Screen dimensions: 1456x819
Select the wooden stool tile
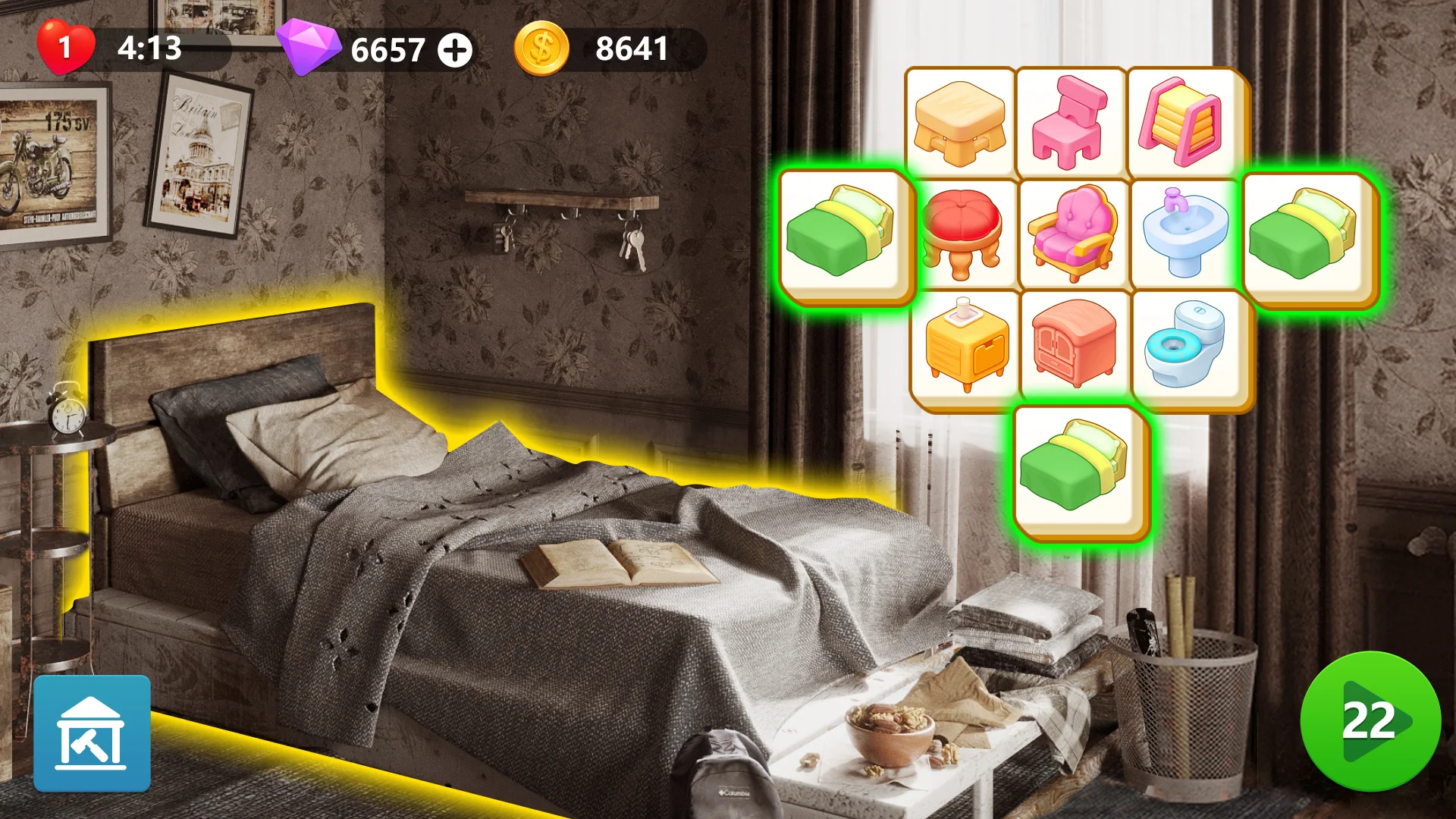(x=959, y=121)
